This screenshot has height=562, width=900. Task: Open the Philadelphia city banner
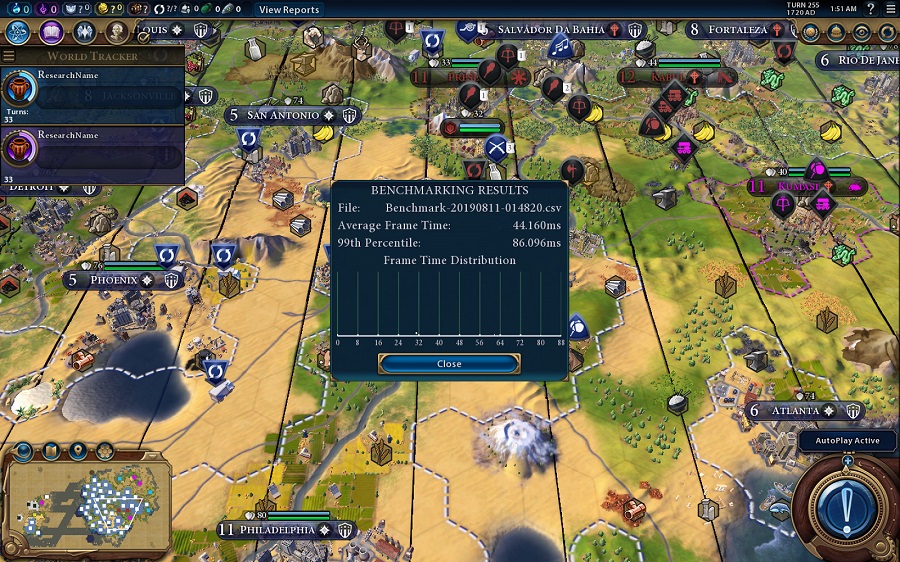277,529
